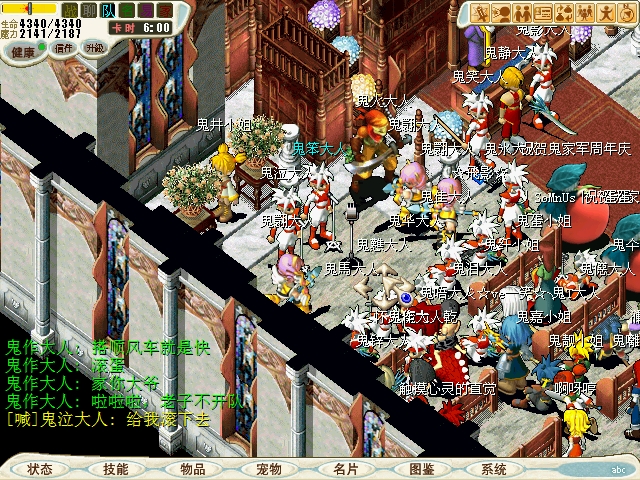Open the 名片 name card menu

click(346, 469)
